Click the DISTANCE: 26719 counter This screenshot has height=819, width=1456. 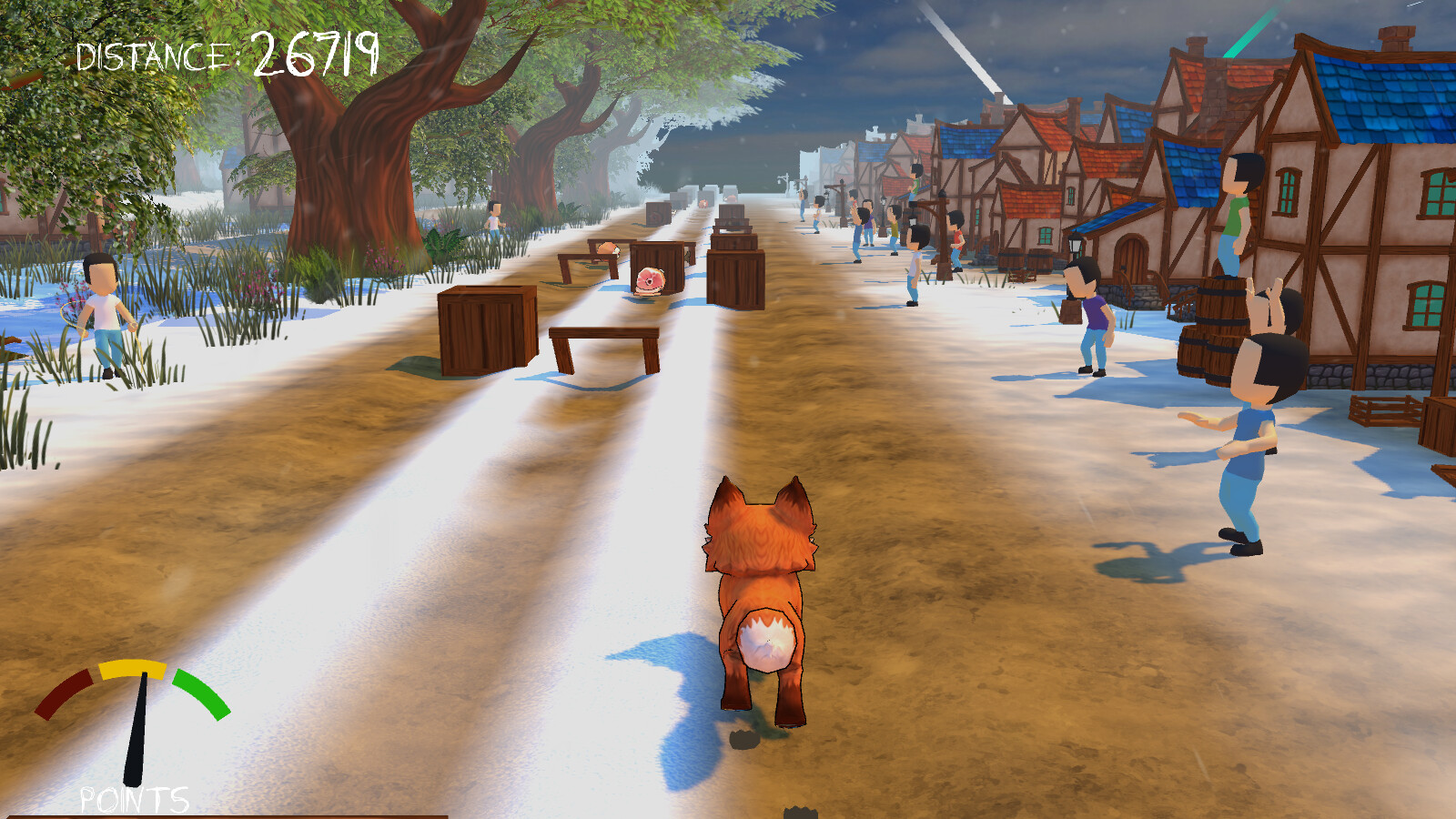227,50
